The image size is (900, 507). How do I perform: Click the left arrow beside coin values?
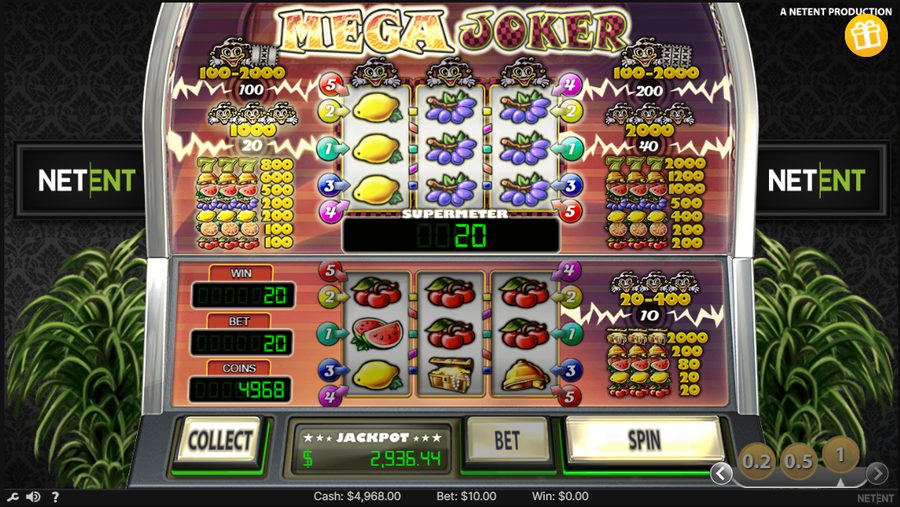click(x=721, y=473)
